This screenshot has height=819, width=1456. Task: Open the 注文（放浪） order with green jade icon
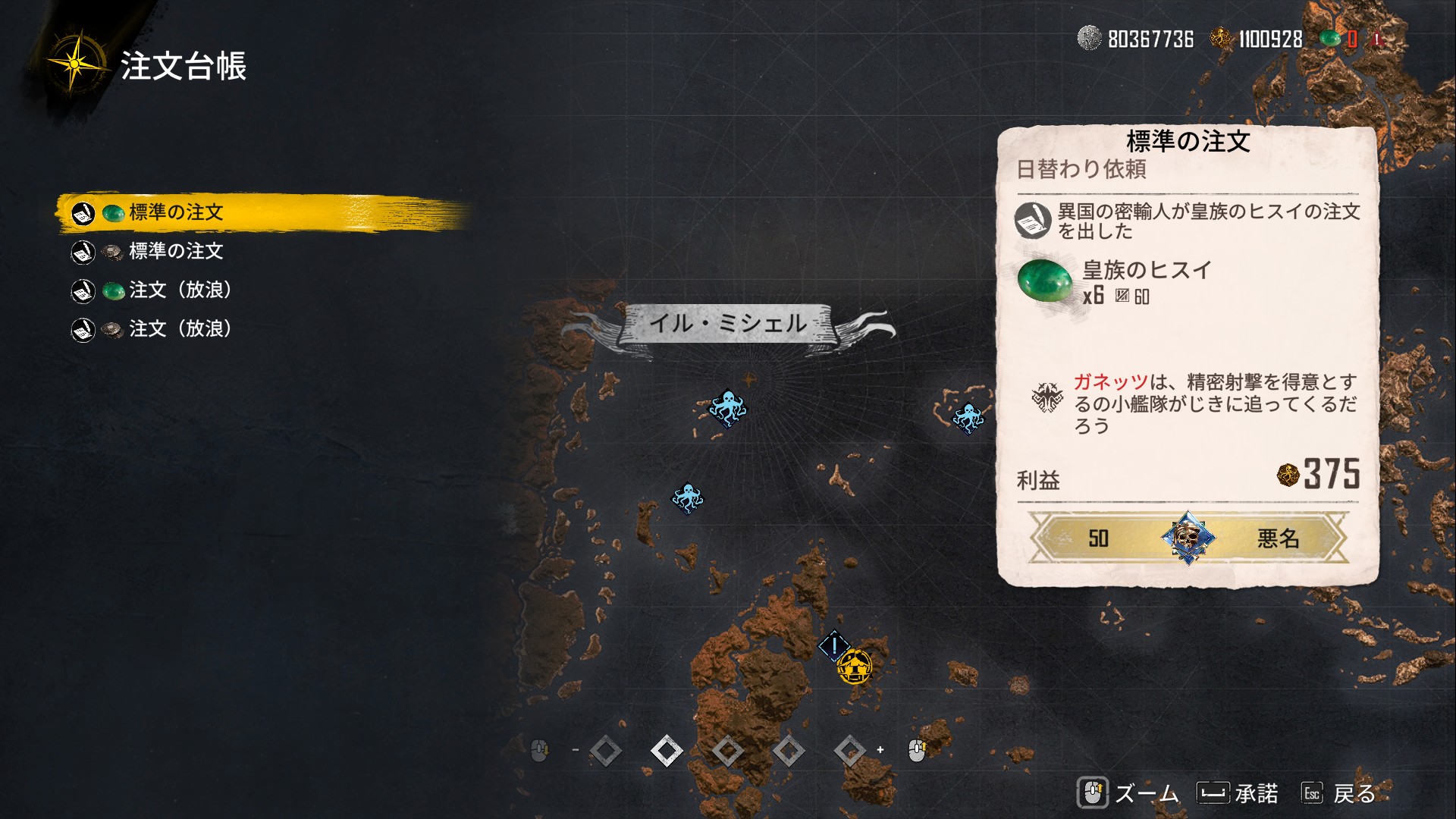coord(180,290)
